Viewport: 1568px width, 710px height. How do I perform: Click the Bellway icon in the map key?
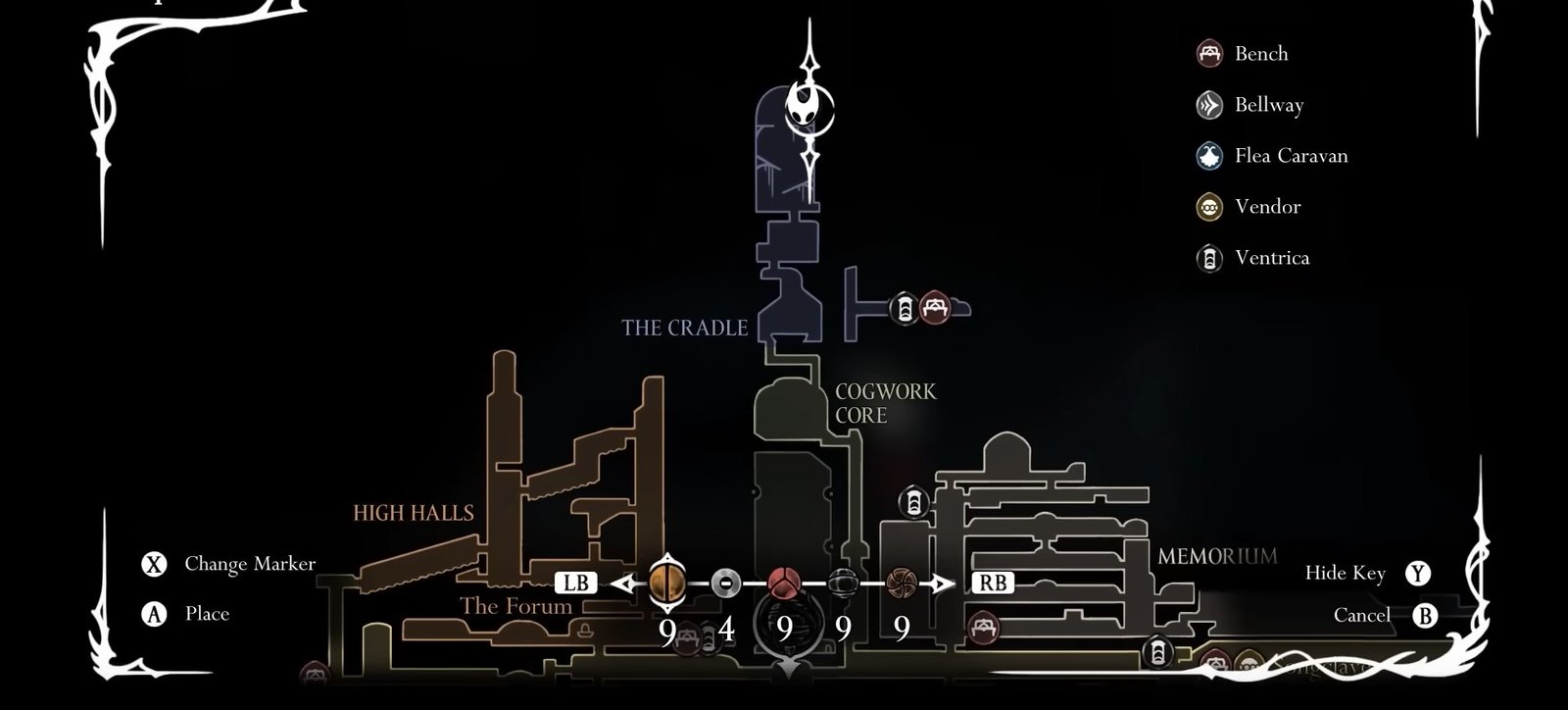tap(1207, 105)
